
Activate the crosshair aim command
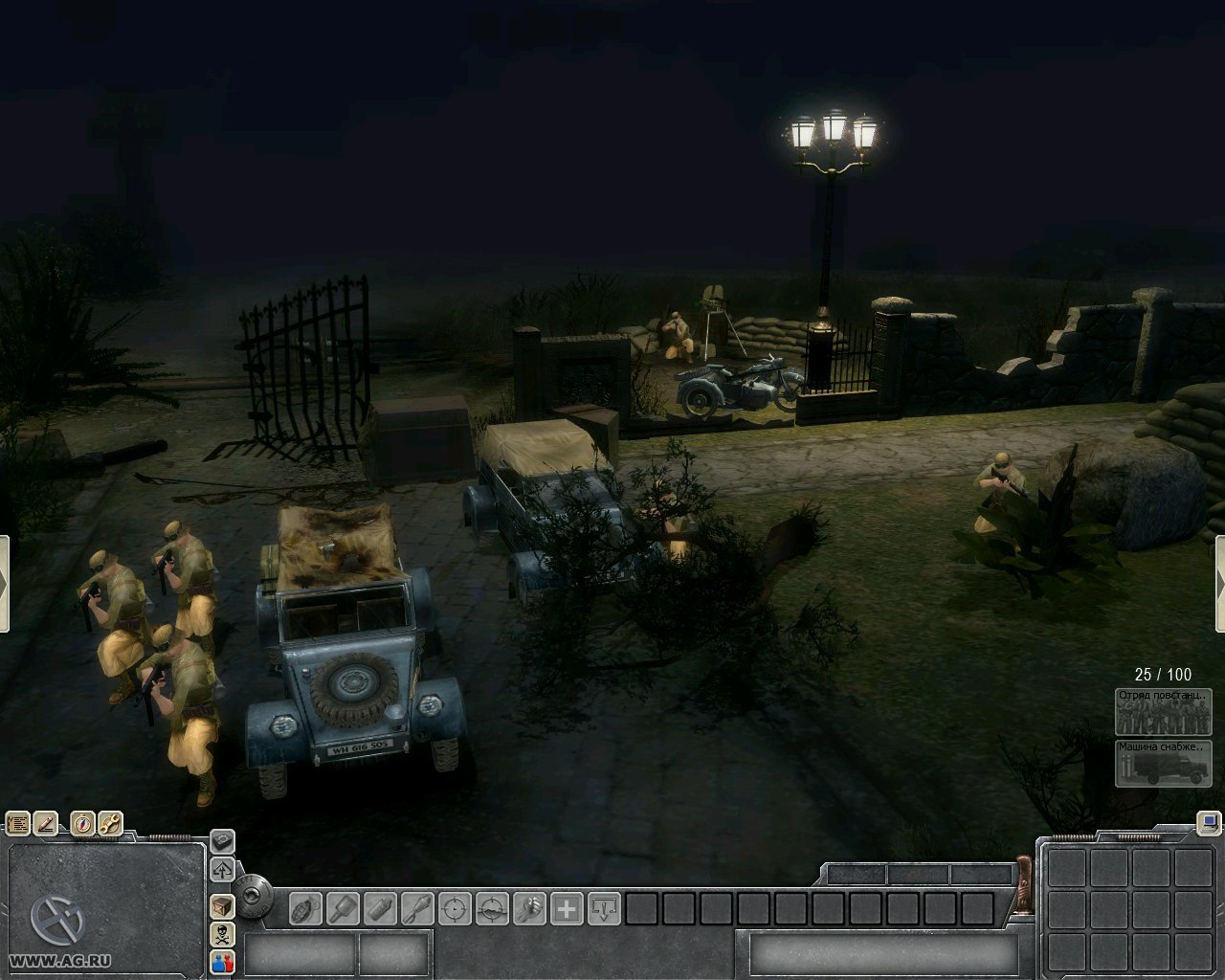455,907
